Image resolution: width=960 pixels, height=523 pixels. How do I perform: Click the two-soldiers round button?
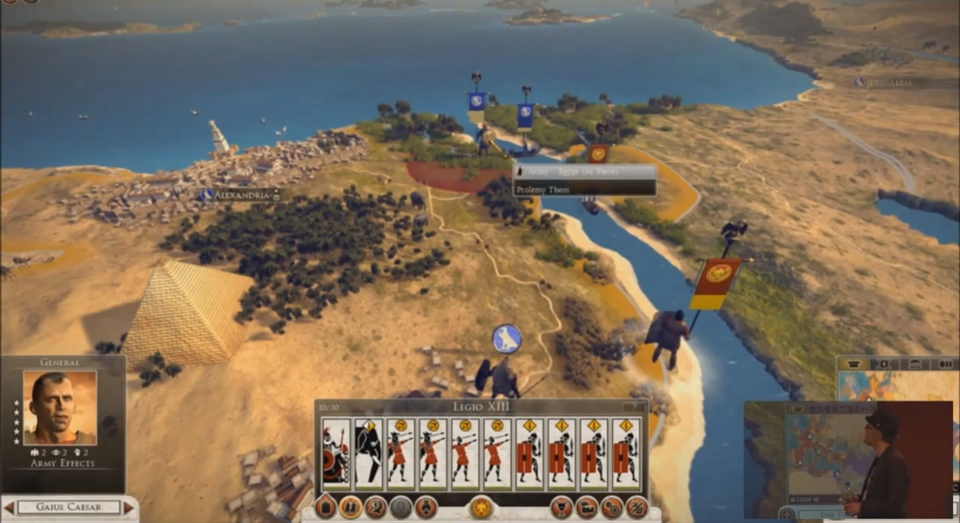(351, 508)
